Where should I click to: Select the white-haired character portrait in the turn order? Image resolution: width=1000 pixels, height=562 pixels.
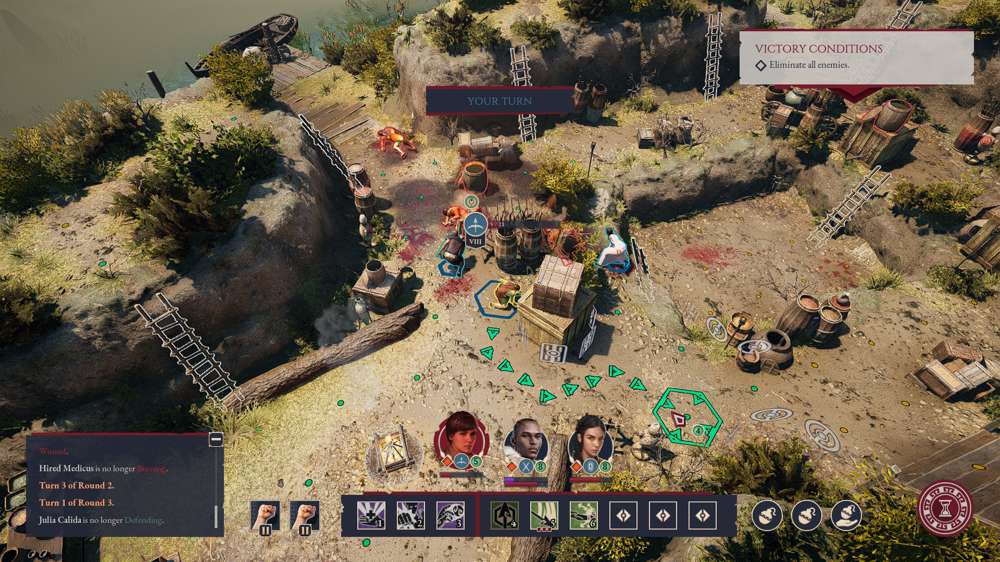click(x=526, y=441)
